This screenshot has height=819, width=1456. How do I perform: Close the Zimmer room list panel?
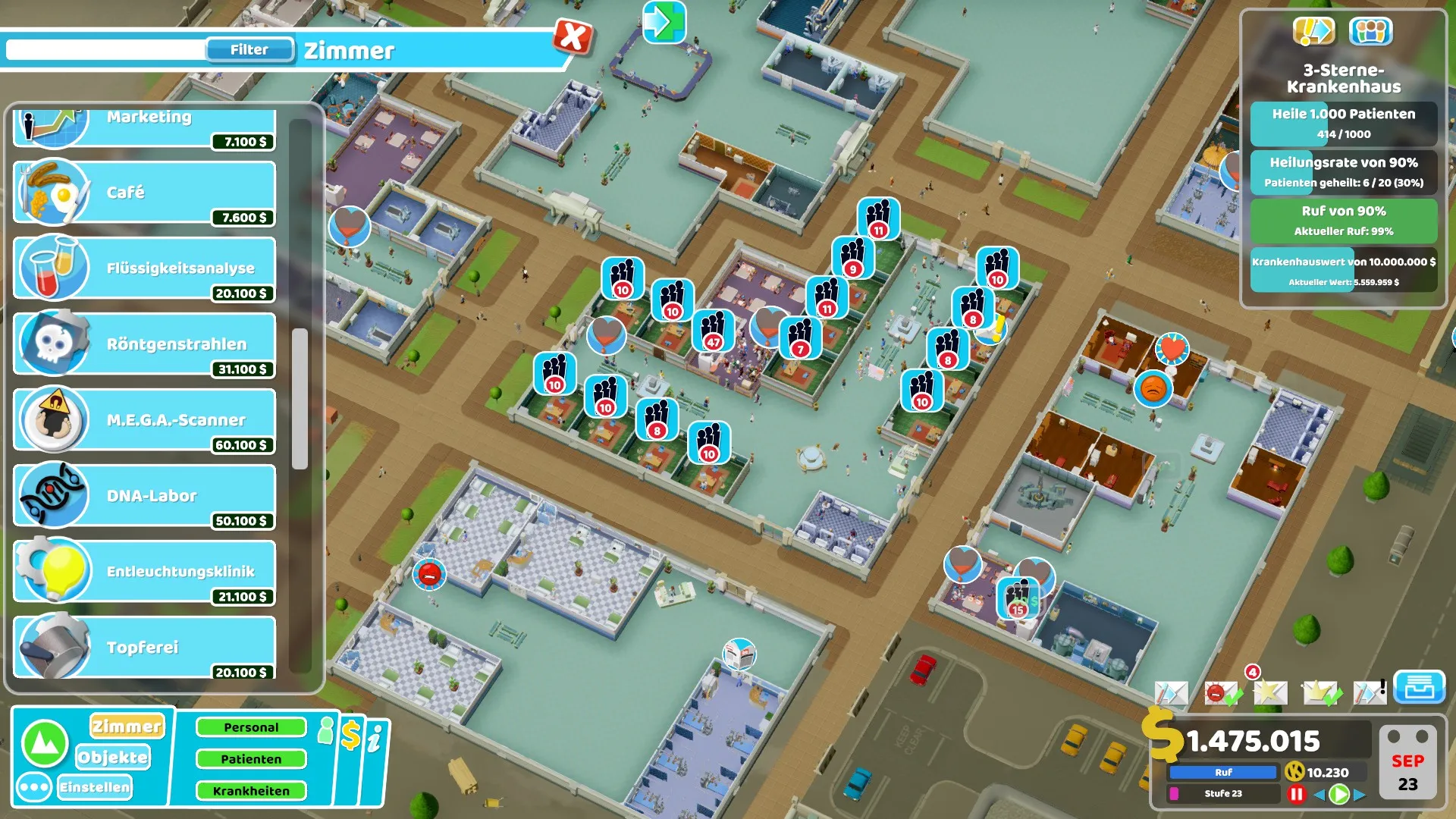click(x=573, y=36)
